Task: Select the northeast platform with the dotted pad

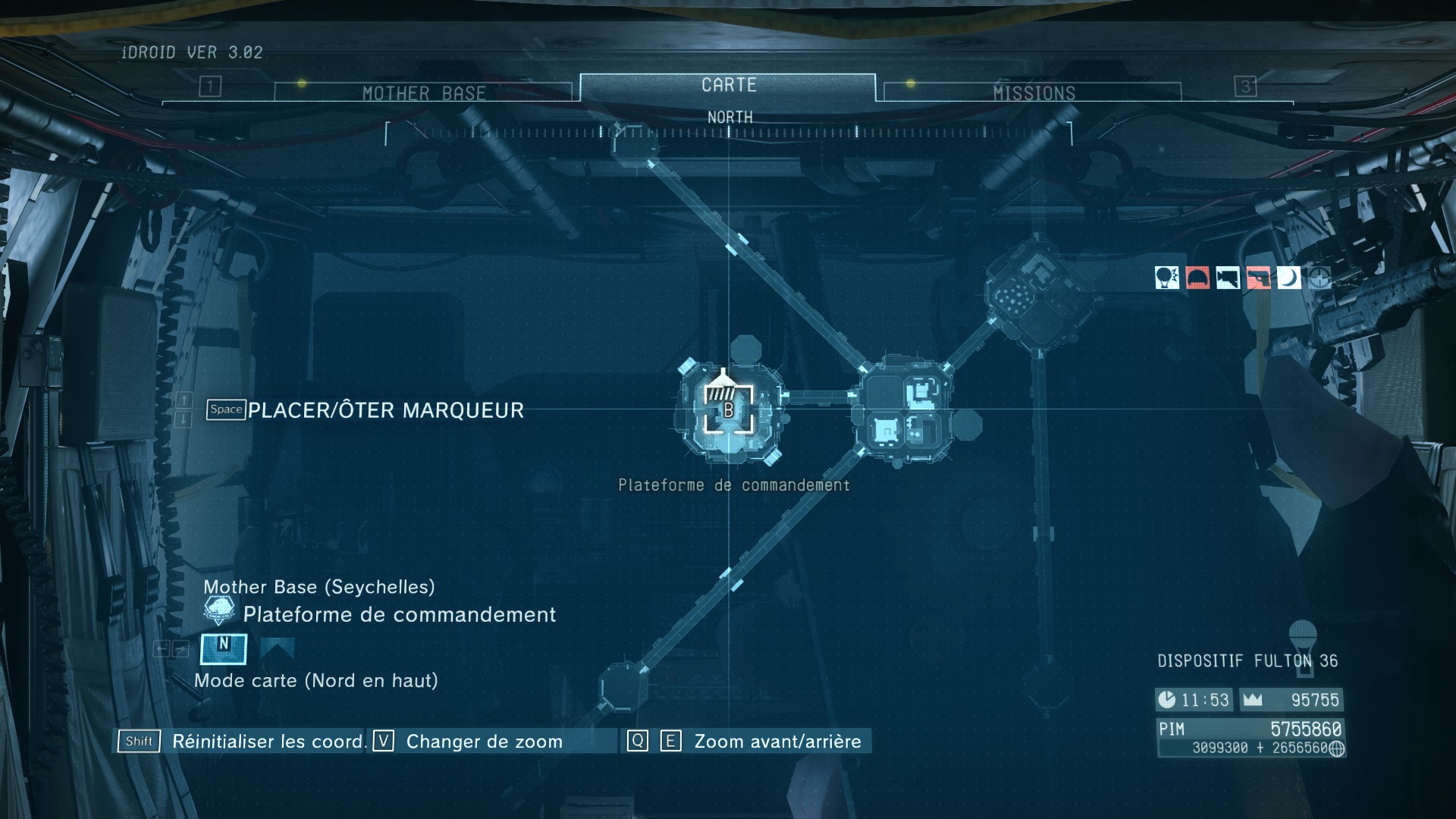Action: [x=1038, y=293]
